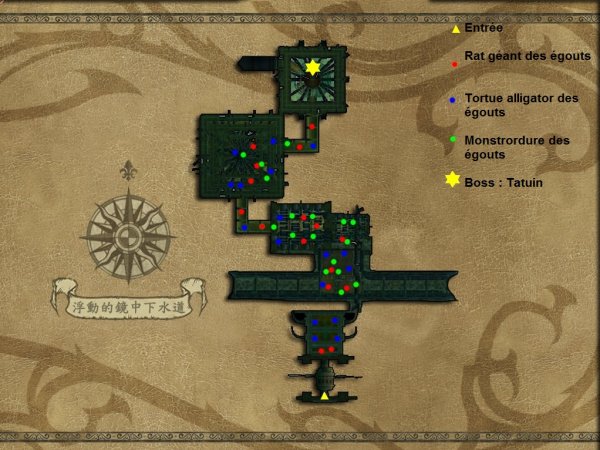
Task: Select the Entrée legend entry
Action: point(486,29)
